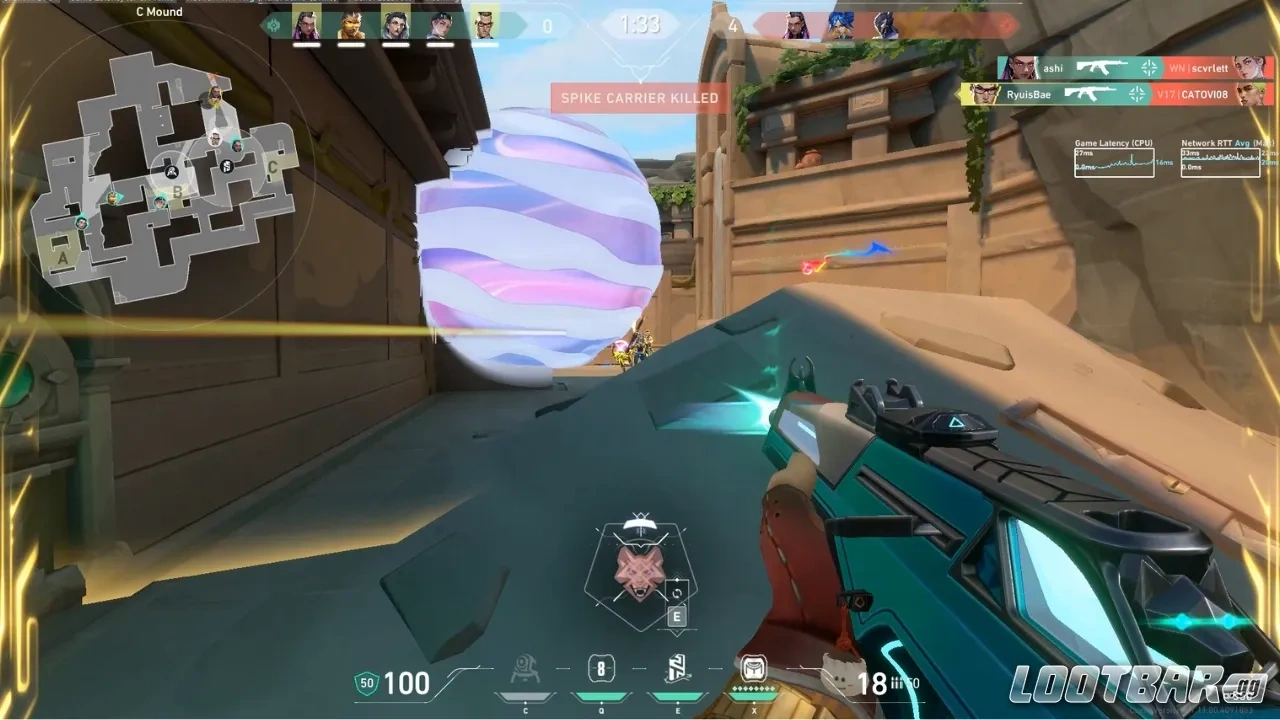Select the E signature ability icon

pos(676,672)
